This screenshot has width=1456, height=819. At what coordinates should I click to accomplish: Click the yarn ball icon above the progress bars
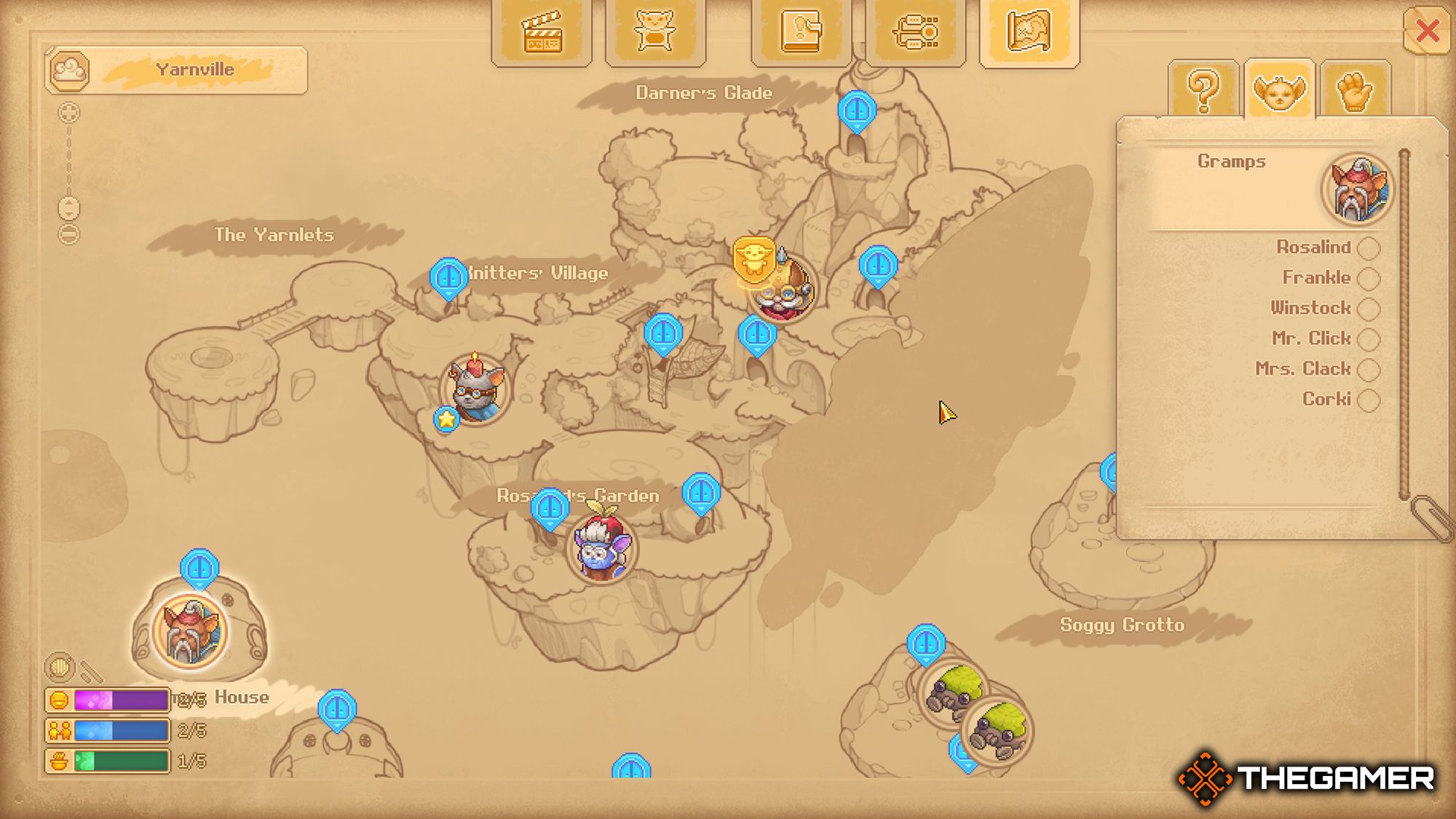pyautogui.click(x=61, y=666)
